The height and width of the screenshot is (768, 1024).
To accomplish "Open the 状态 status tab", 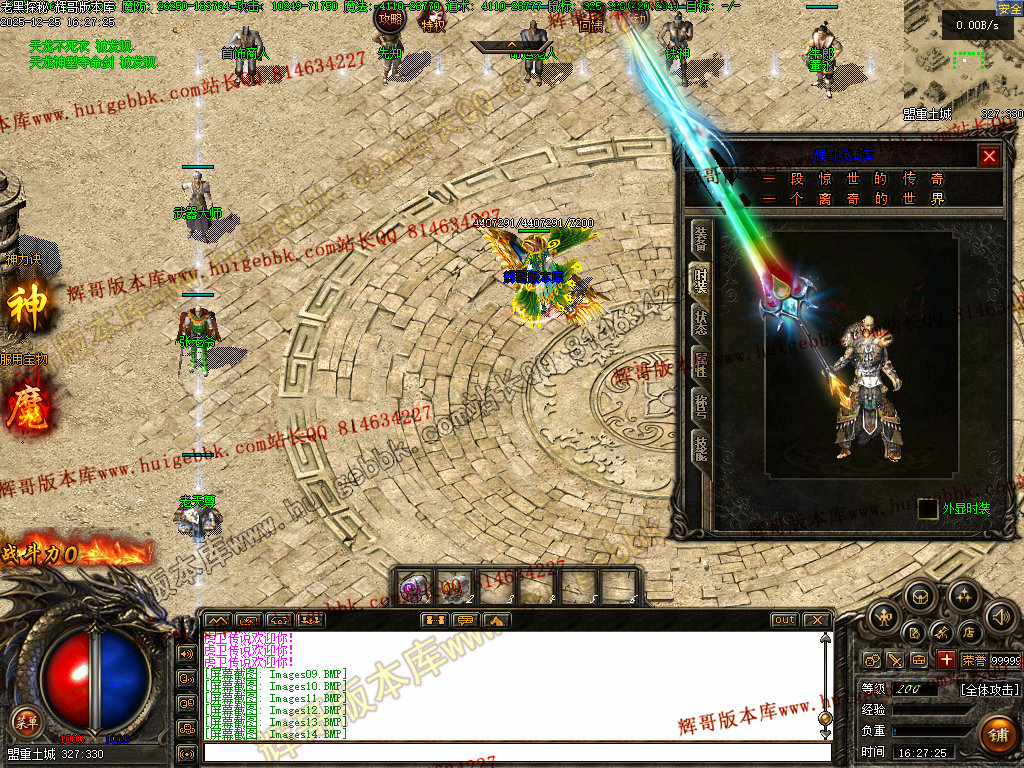I will tap(701, 323).
